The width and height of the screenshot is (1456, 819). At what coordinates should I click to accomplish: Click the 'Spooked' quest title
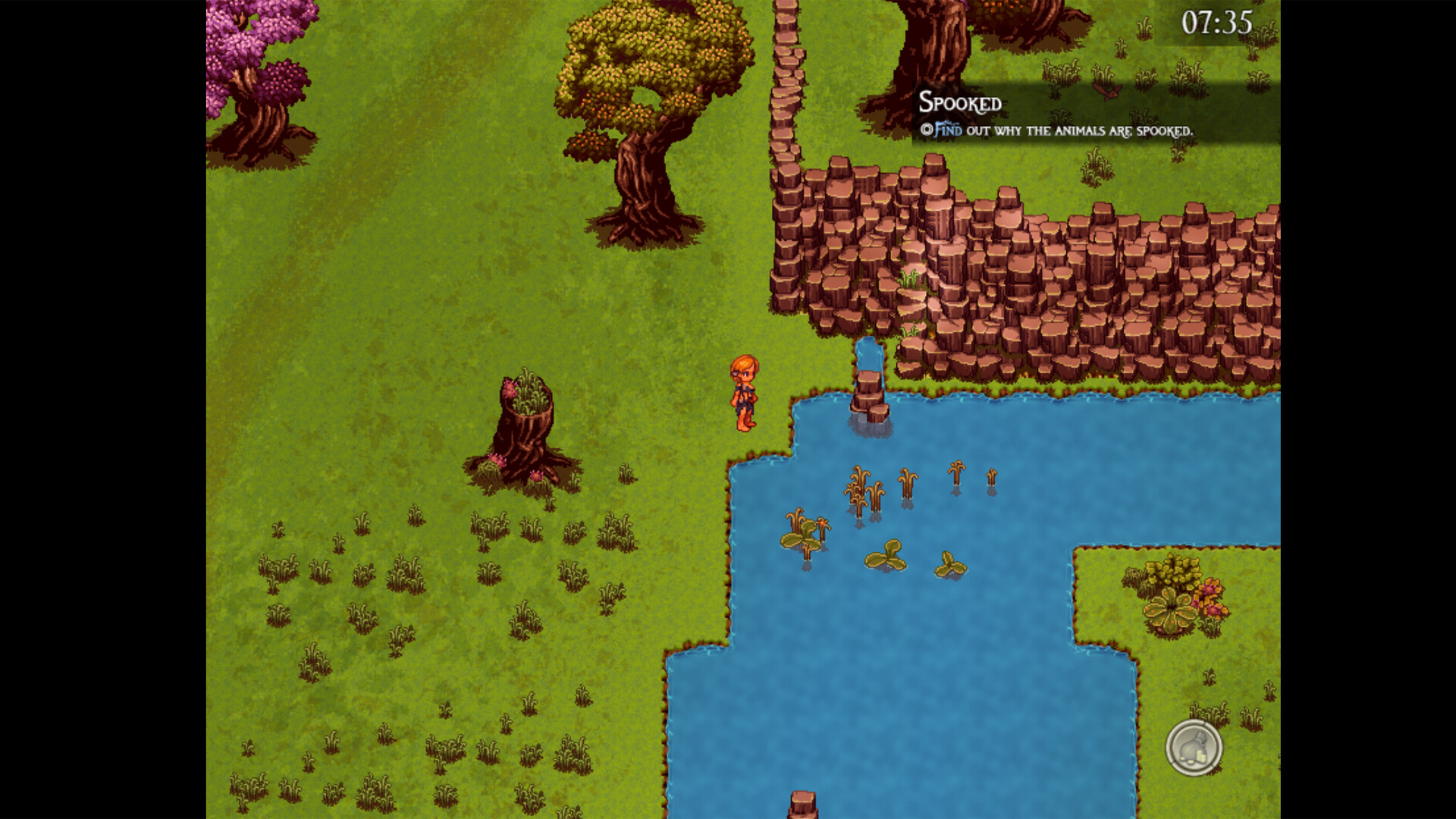(x=960, y=103)
